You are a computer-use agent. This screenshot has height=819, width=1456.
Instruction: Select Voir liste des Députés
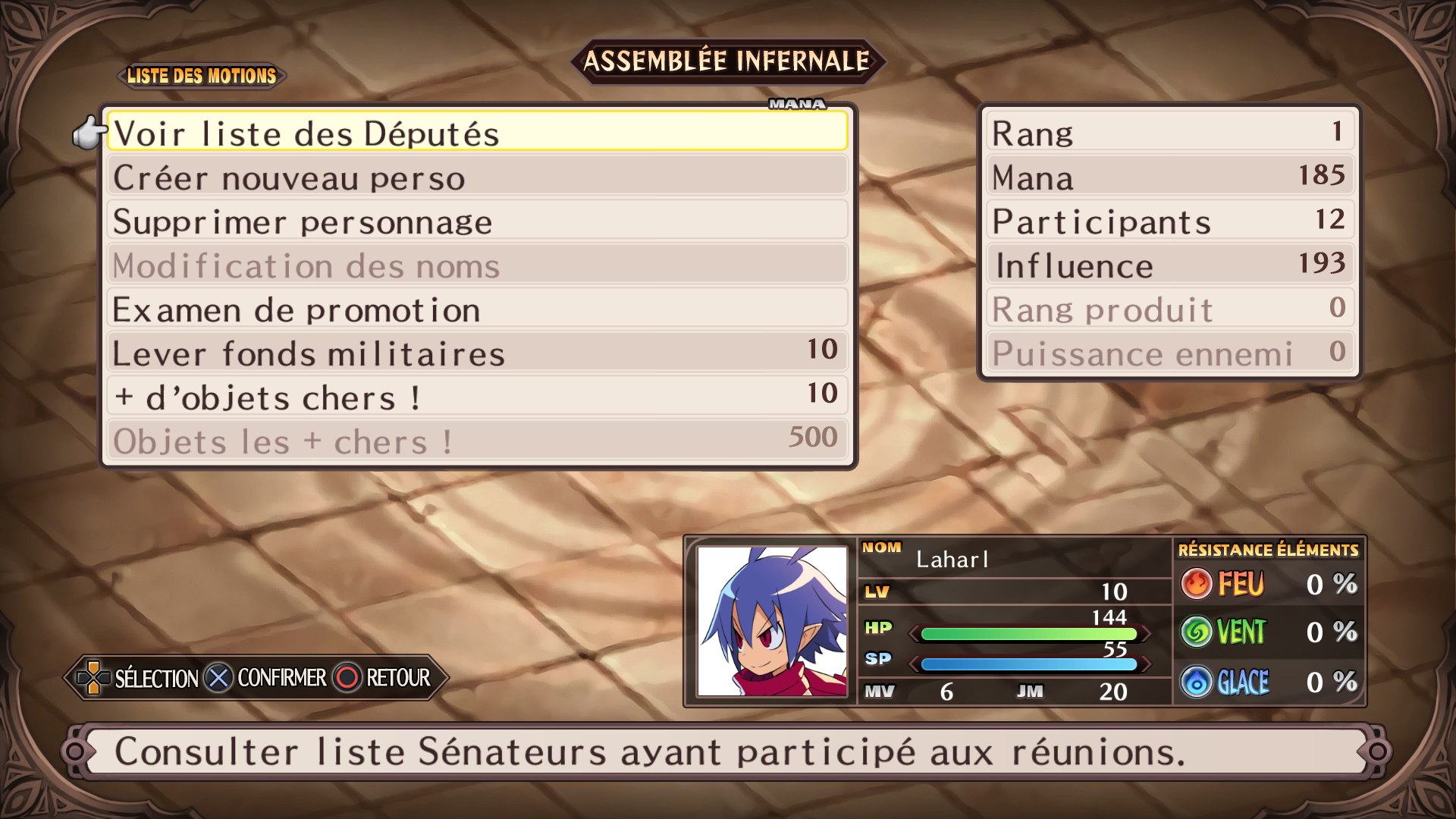[x=476, y=133]
